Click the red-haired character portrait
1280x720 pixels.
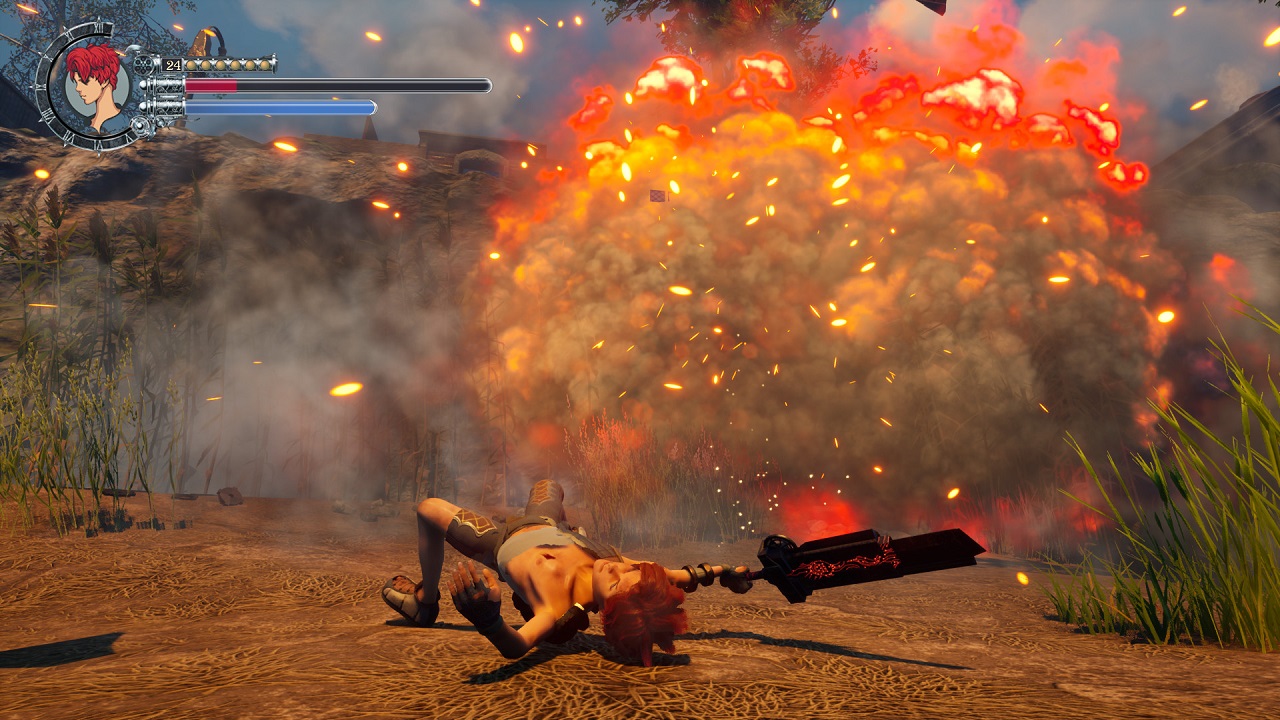[x=96, y=86]
